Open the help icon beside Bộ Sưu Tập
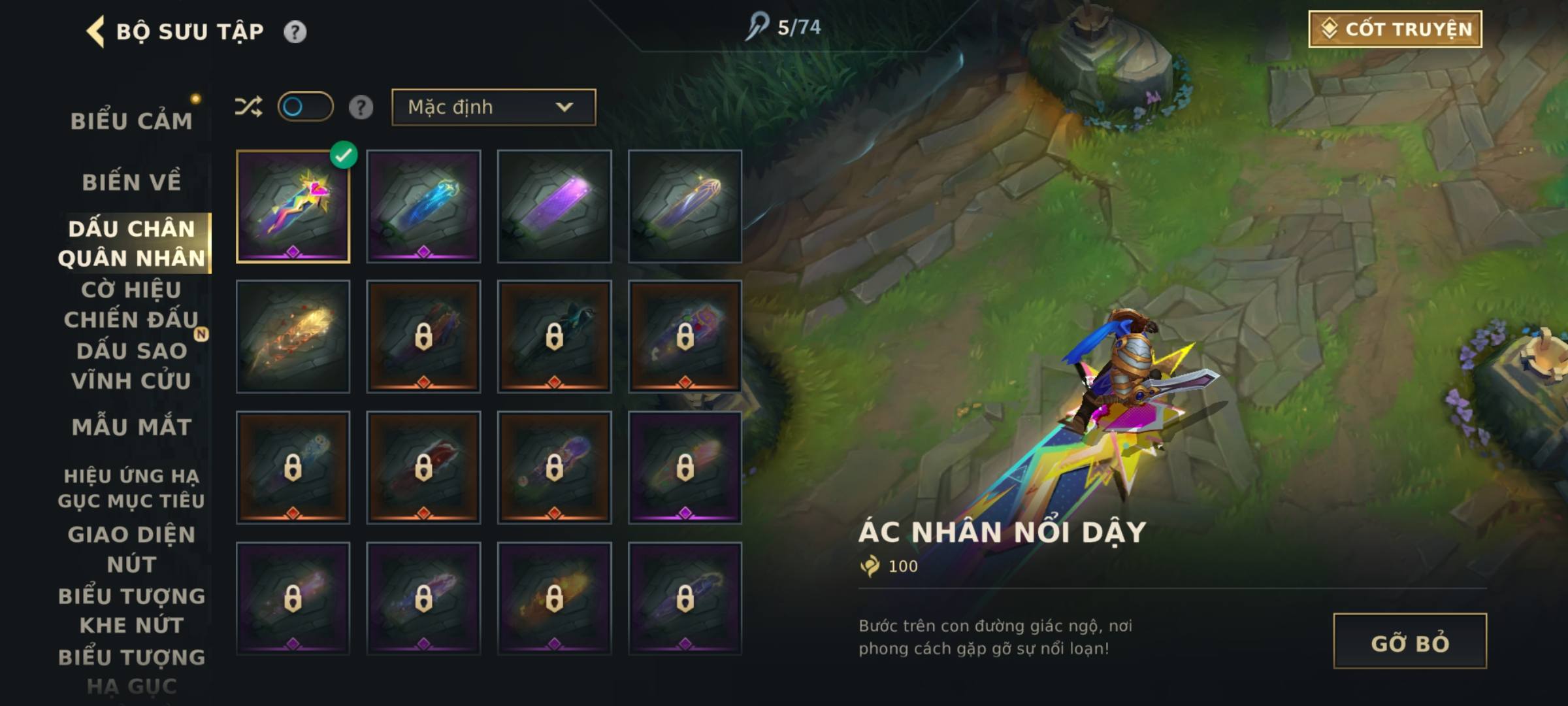 click(295, 32)
